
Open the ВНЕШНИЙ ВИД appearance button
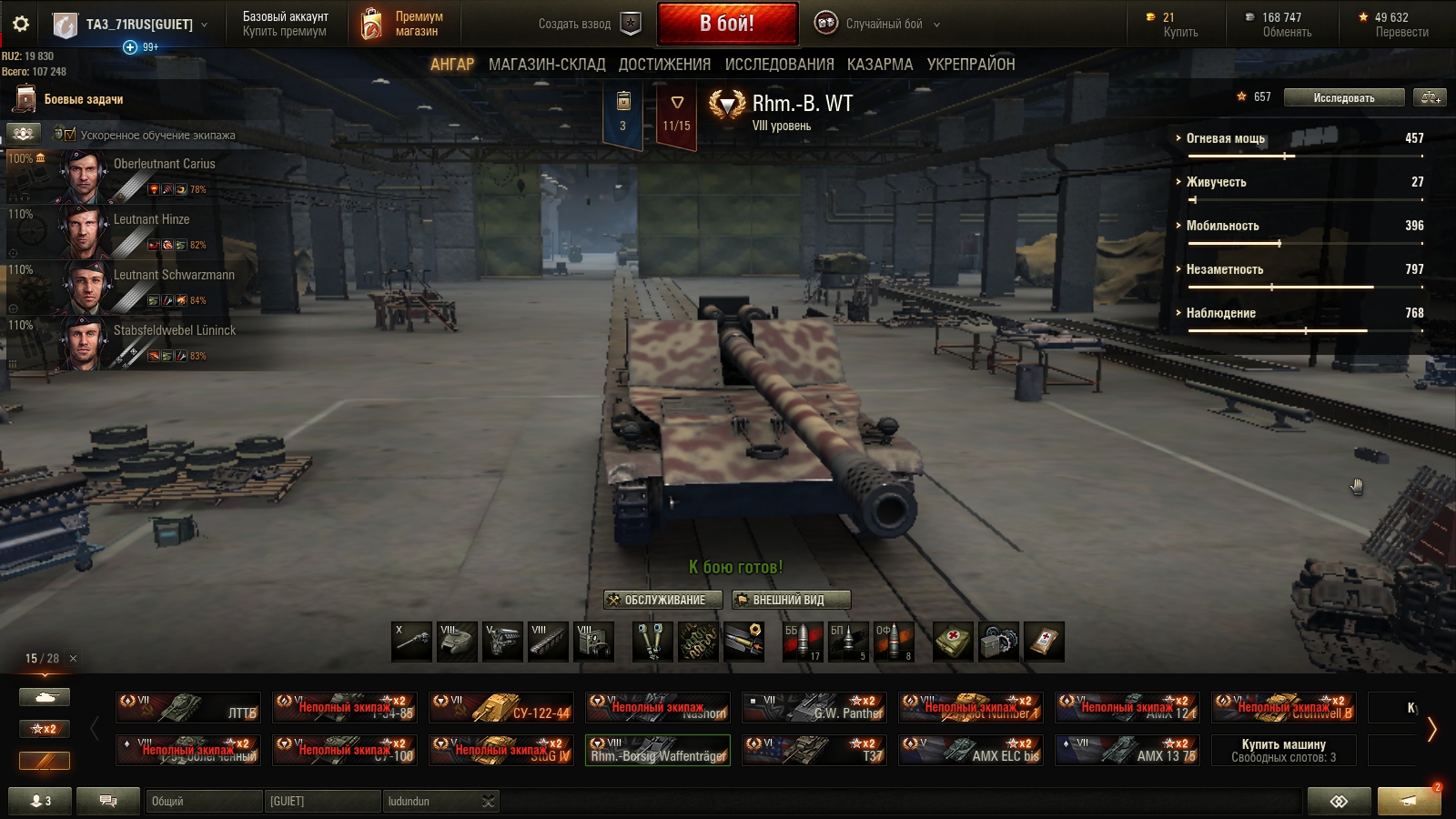(x=791, y=600)
